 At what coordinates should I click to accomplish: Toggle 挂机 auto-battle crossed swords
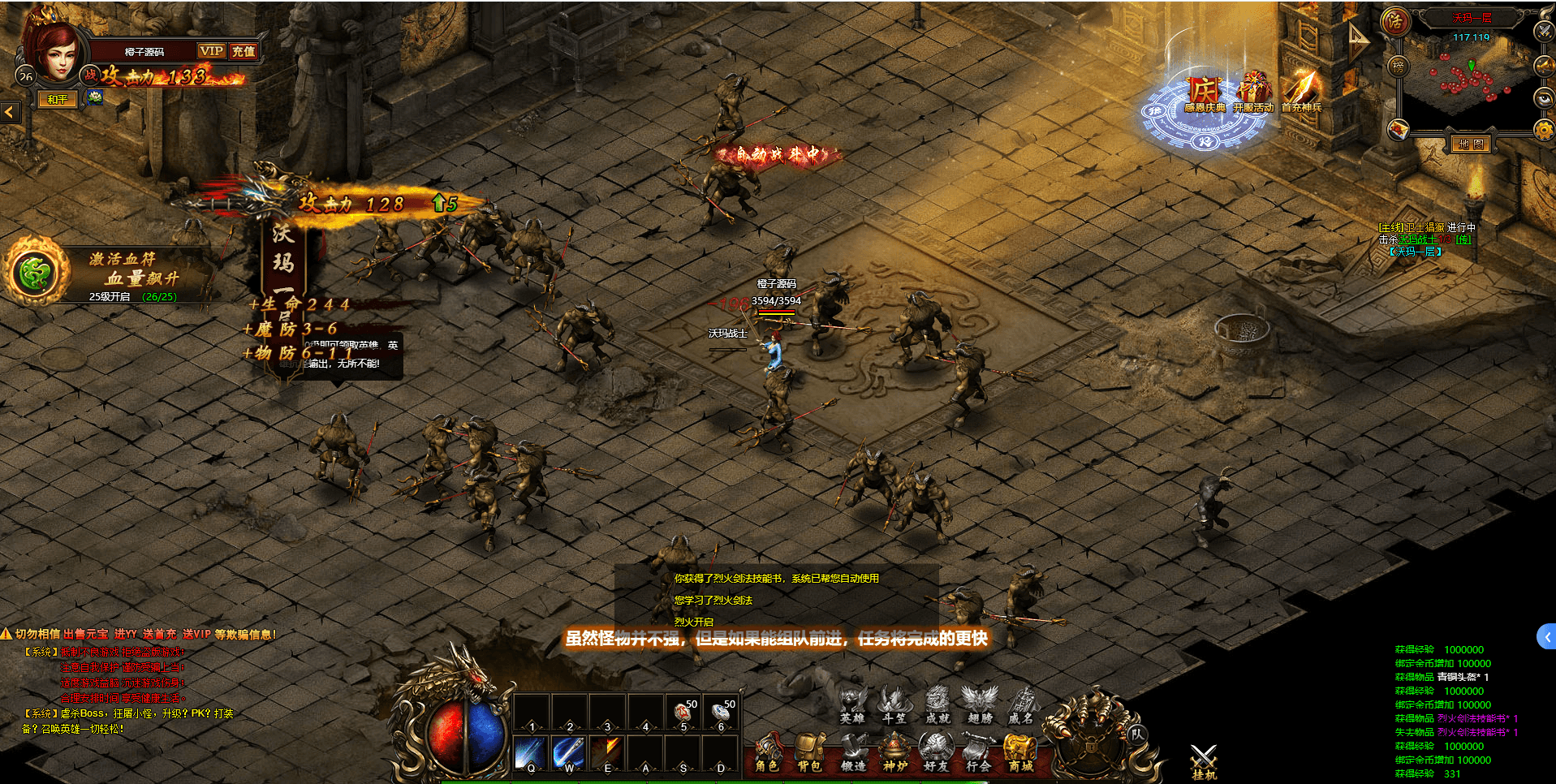click(1204, 761)
